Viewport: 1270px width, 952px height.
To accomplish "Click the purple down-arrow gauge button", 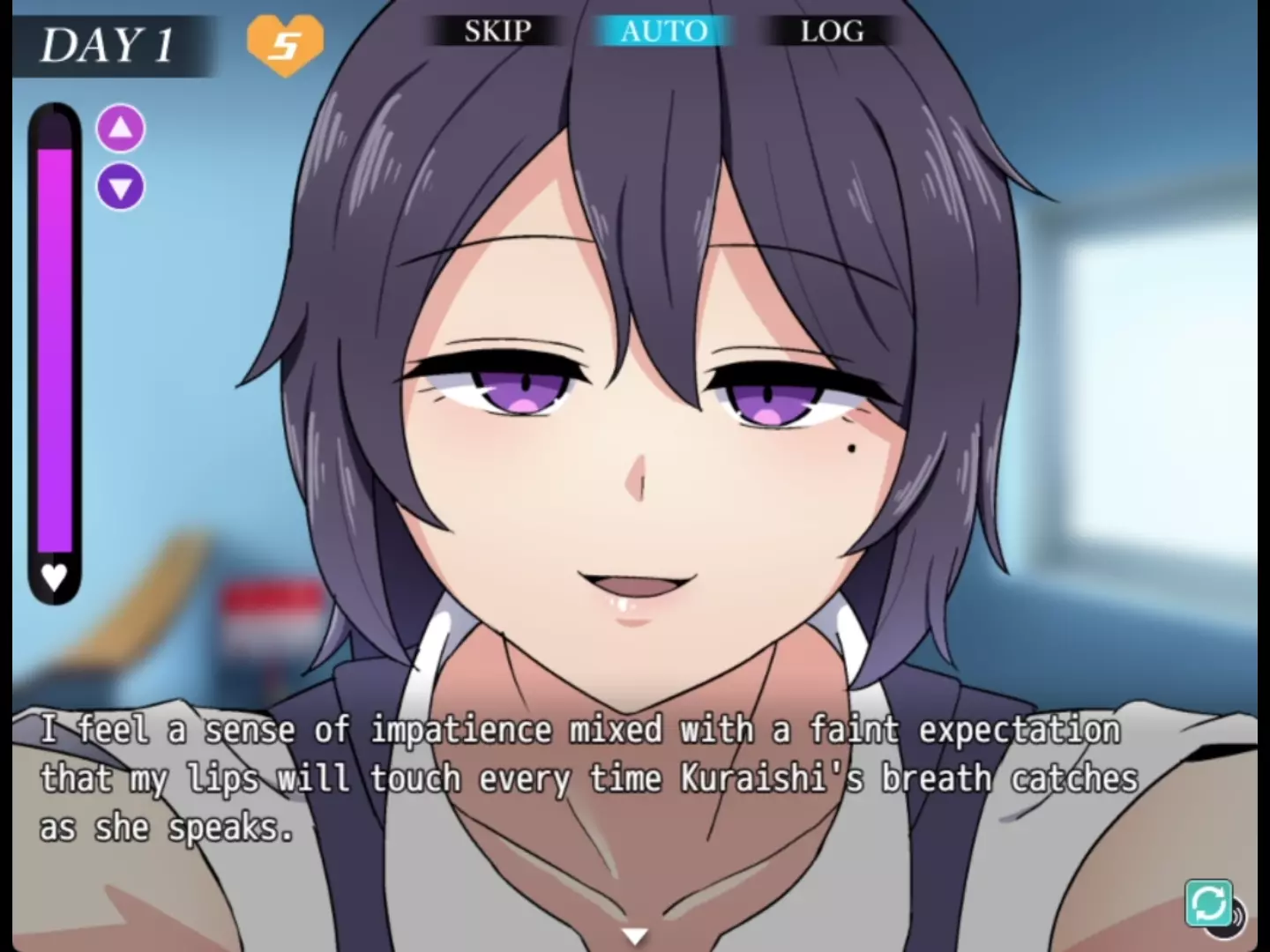I will point(121,187).
